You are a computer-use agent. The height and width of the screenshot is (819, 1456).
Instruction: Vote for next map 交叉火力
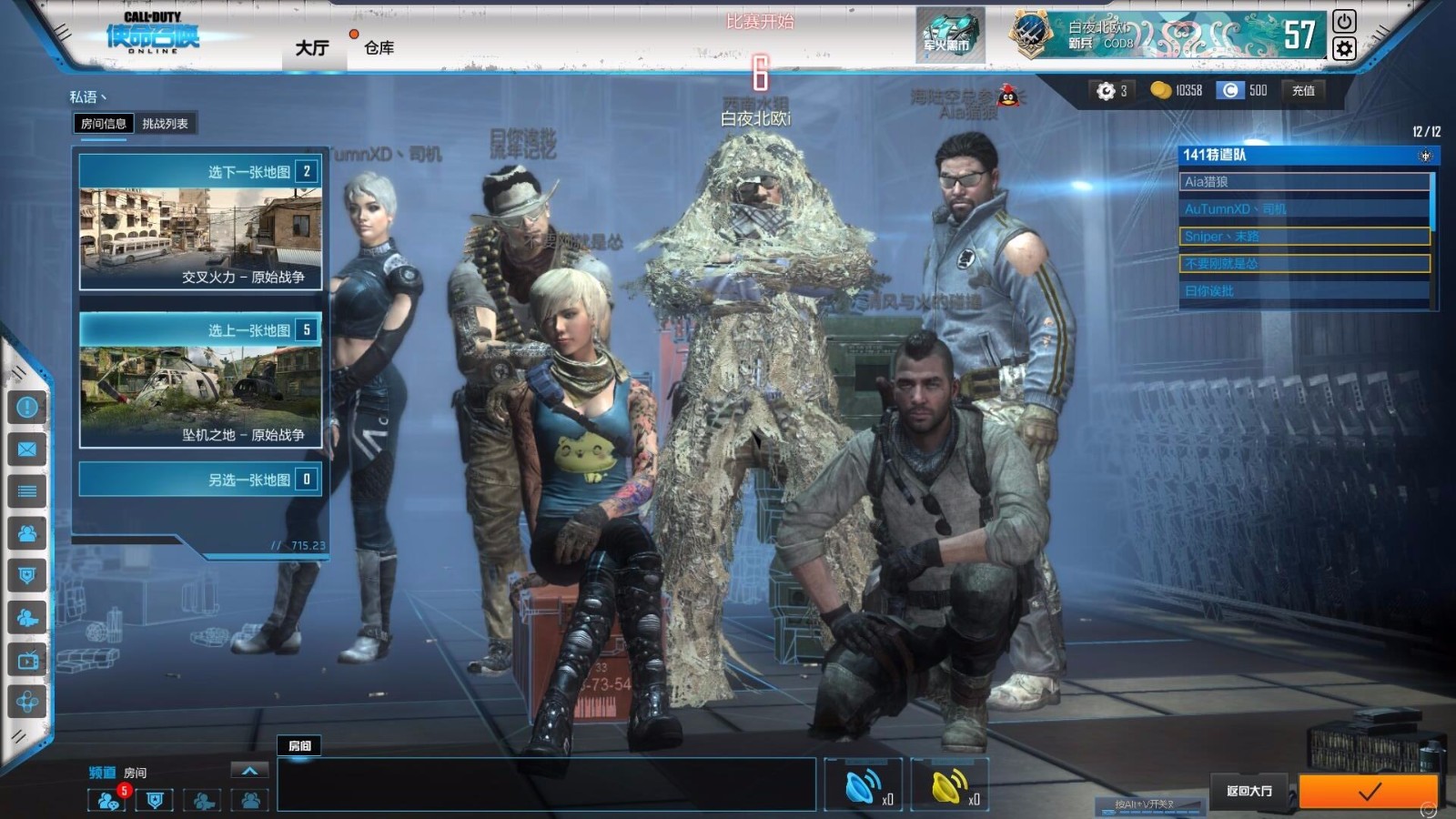(x=200, y=222)
